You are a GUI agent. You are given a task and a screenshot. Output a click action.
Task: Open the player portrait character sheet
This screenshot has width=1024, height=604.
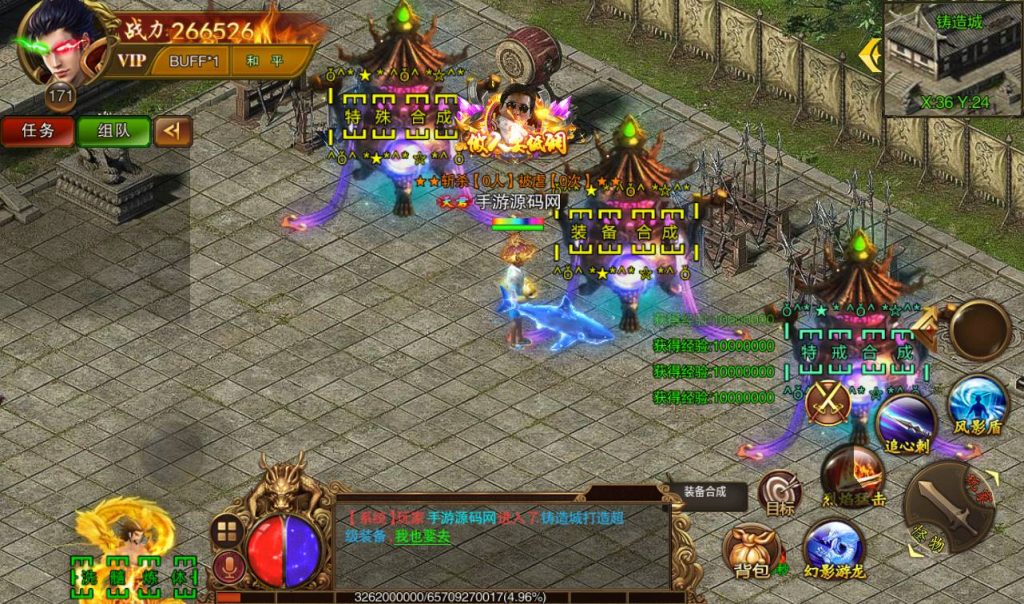point(57,45)
